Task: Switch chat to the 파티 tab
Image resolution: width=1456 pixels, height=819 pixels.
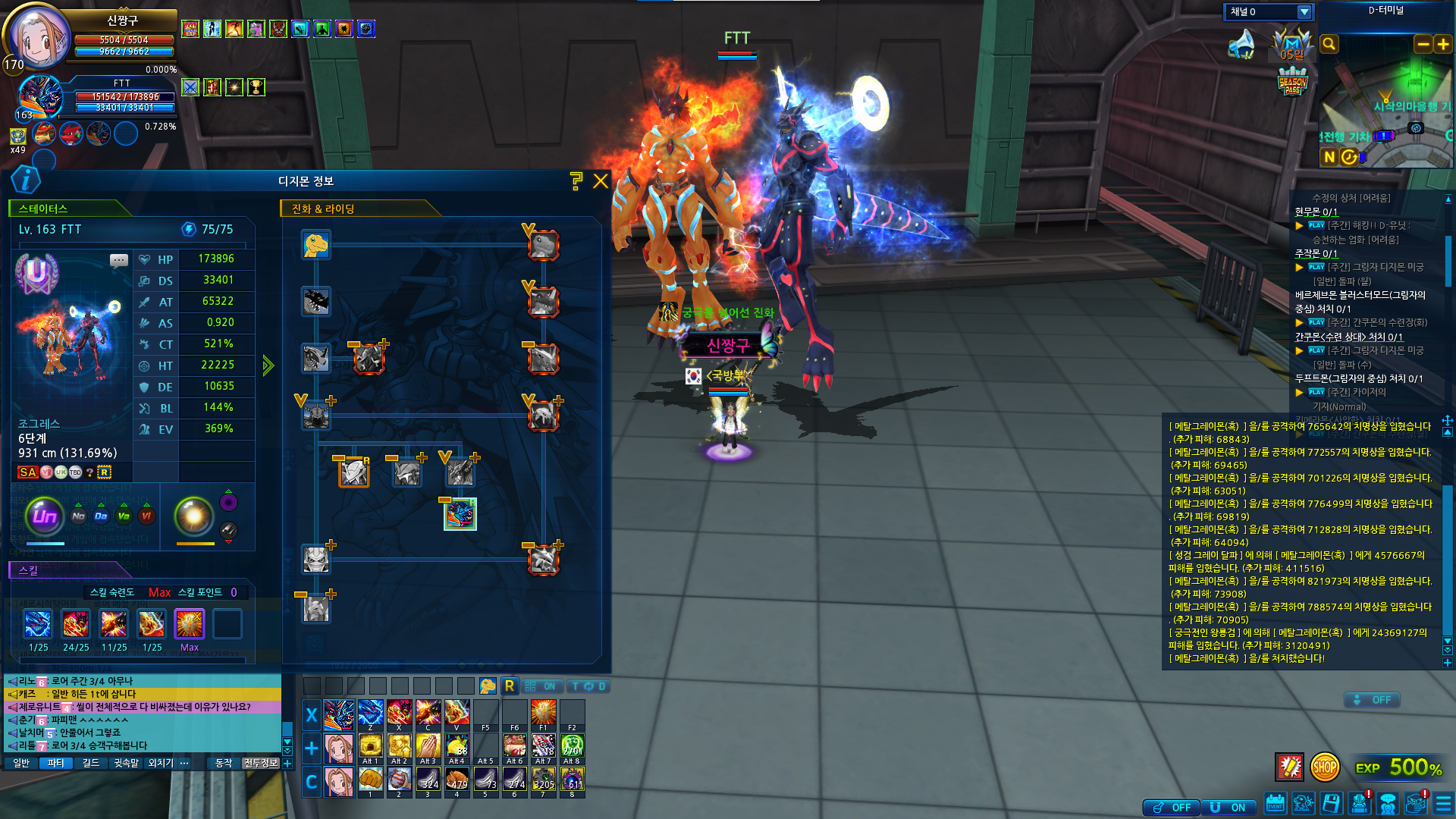Action: coord(56,763)
